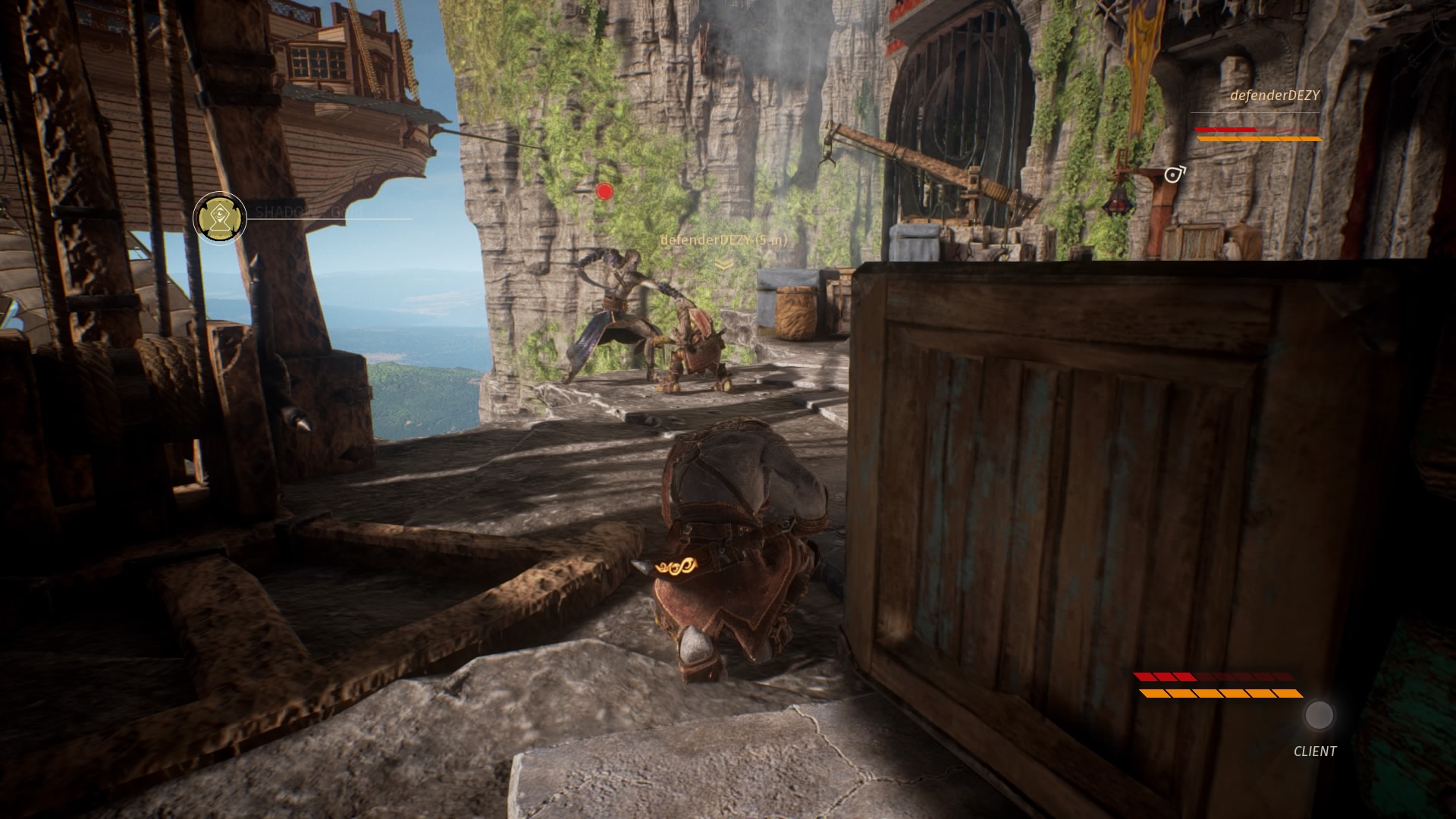The width and height of the screenshot is (1456, 819).
Task: Click the grey circular orb above CLIENT
Action: [x=1319, y=715]
